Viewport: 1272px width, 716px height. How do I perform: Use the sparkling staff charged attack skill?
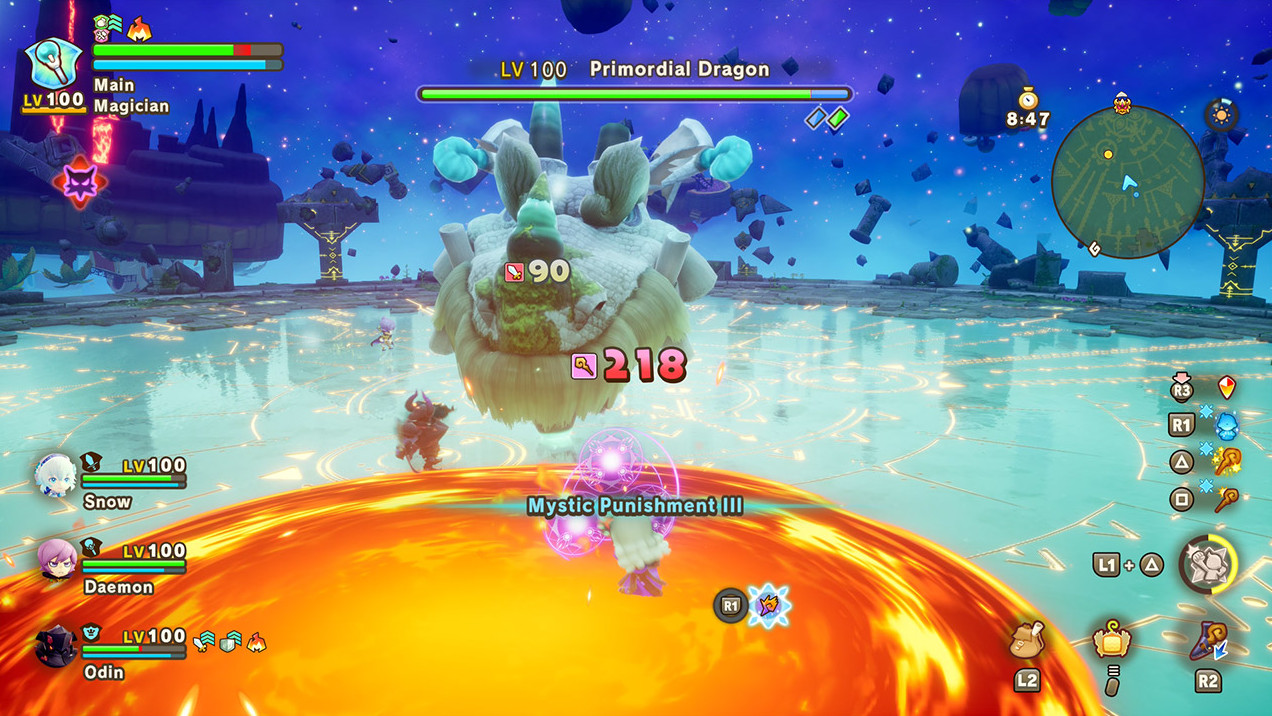(1226, 462)
